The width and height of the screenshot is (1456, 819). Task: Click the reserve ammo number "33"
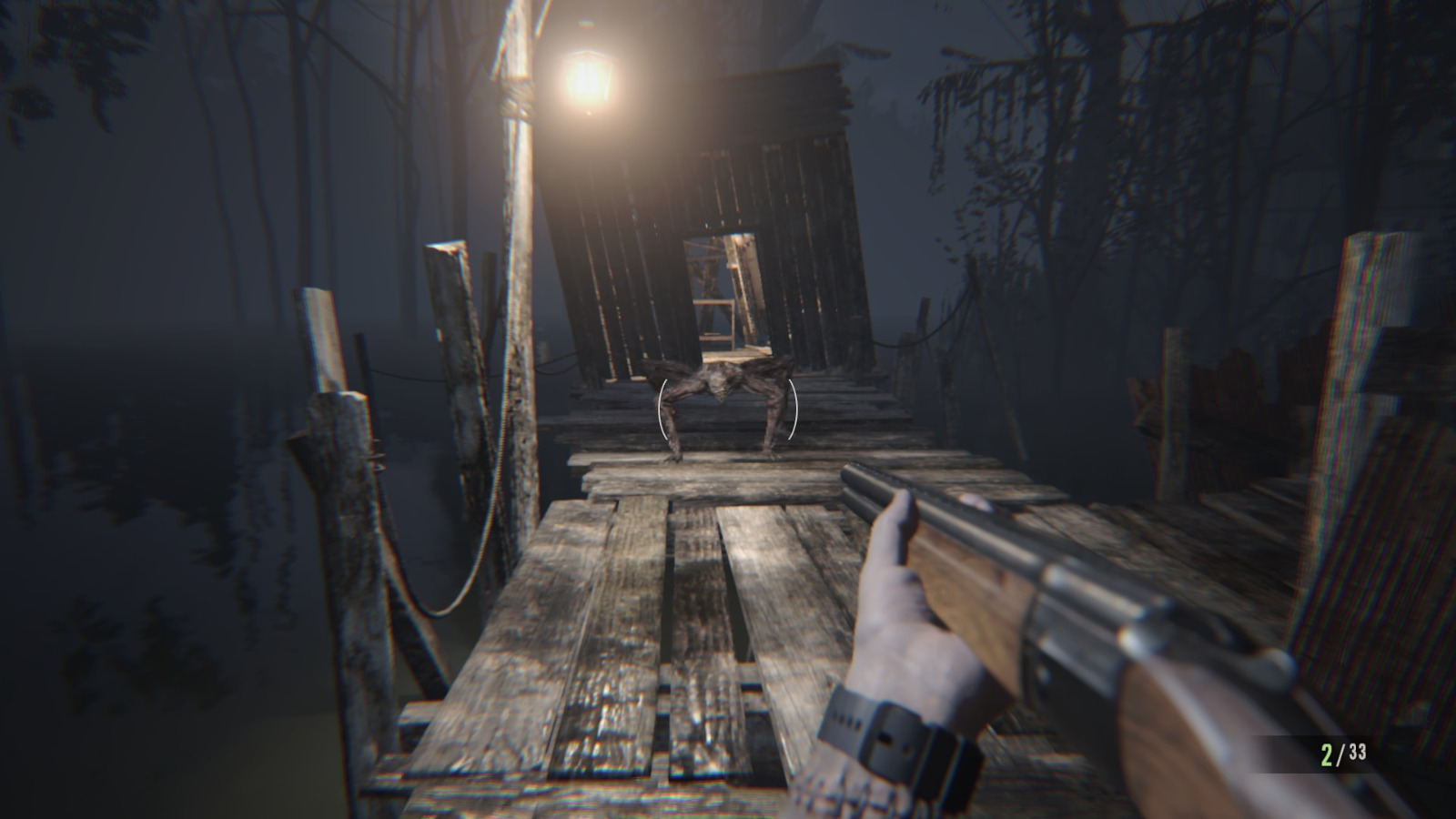point(1355,752)
